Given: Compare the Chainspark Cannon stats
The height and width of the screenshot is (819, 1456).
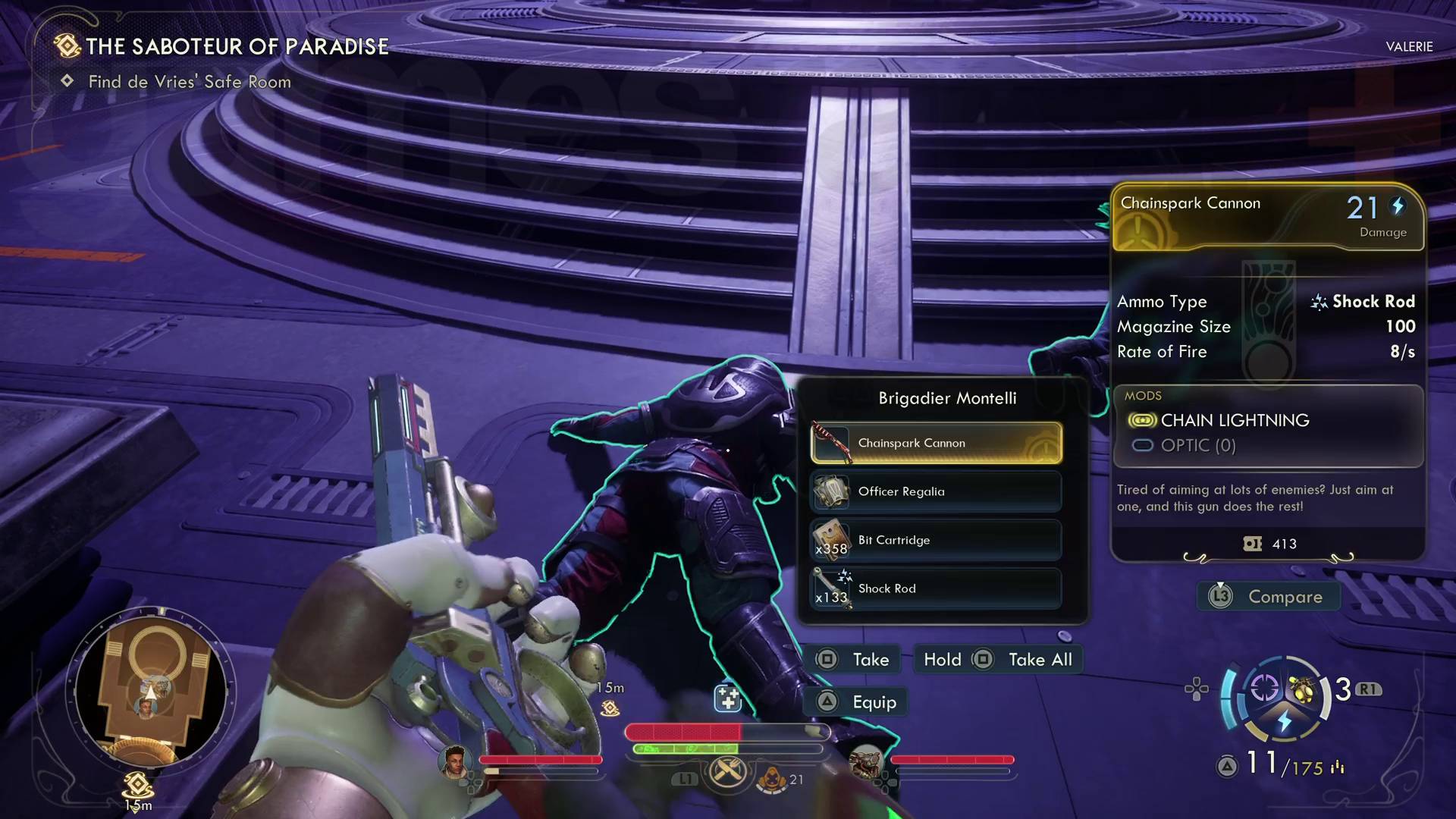Looking at the screenshot, I should [1269, 597].
